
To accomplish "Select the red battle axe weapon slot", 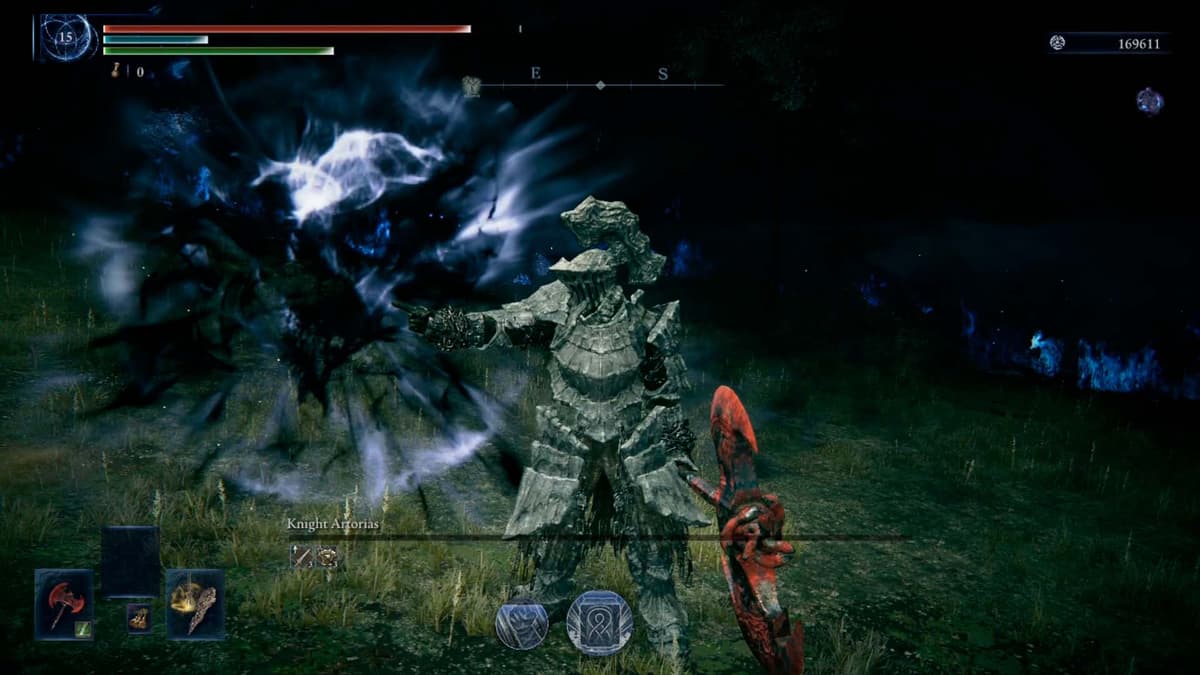I will pos(64,604).
